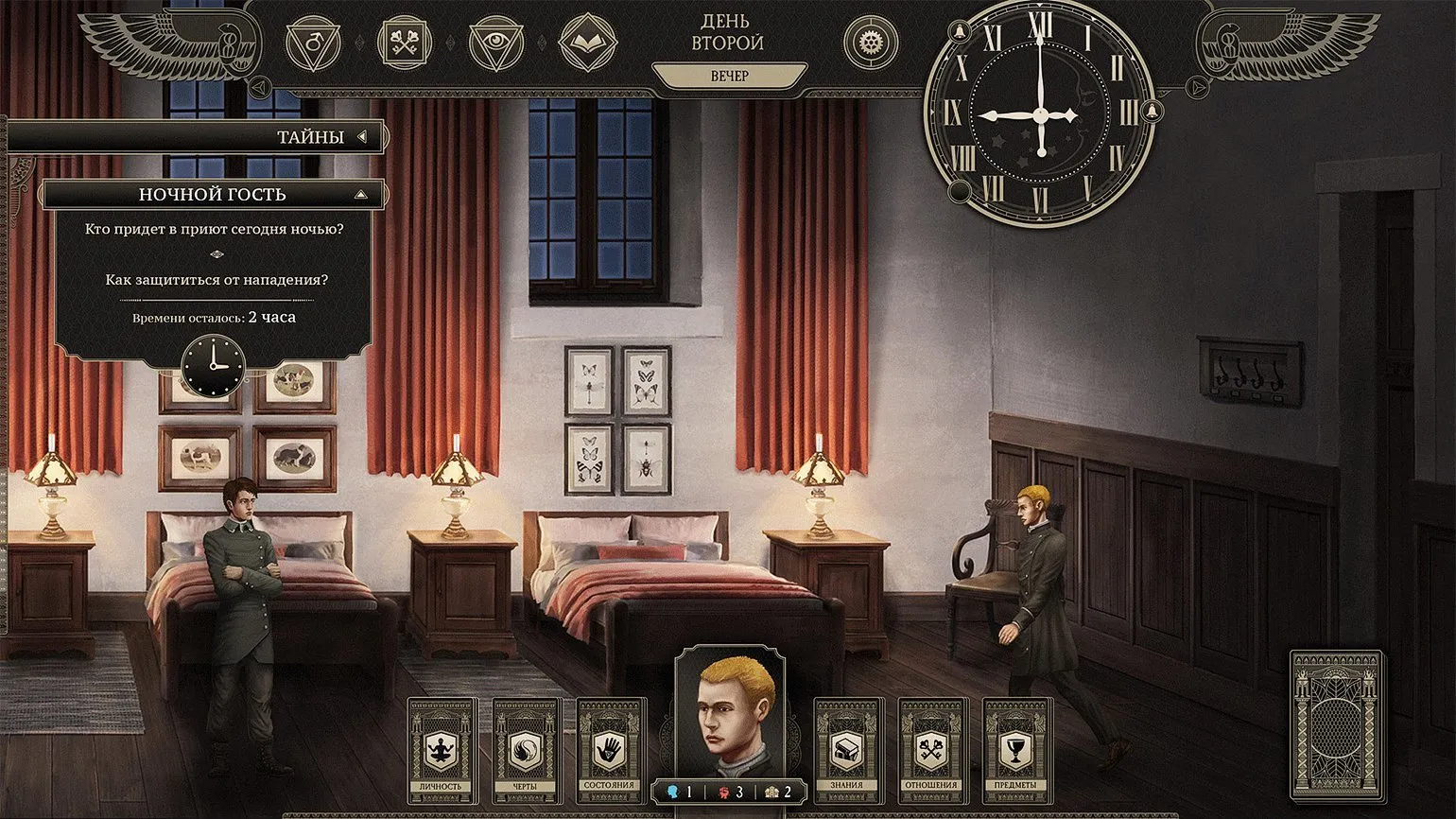Viewport: 1456px width, 819px height.
Task: Select the Предметы card
Action: [x=1016, y=751]
